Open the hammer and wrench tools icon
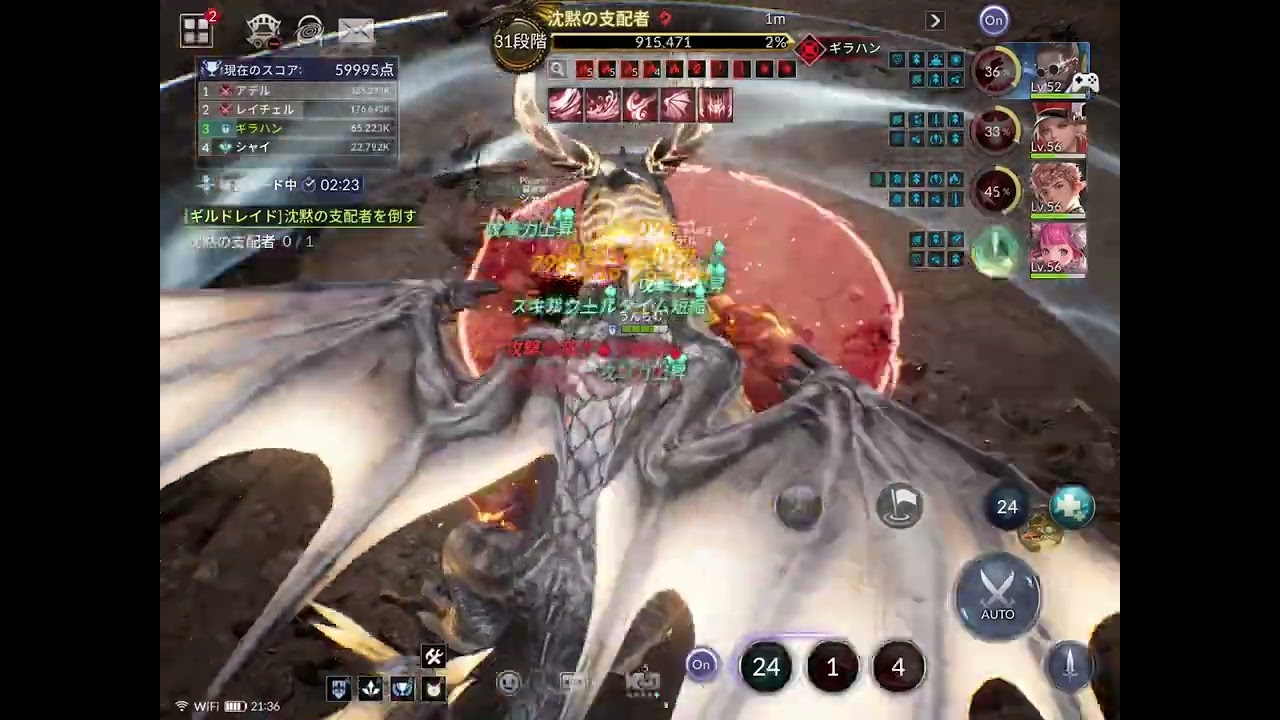 [x=433, y=656]
